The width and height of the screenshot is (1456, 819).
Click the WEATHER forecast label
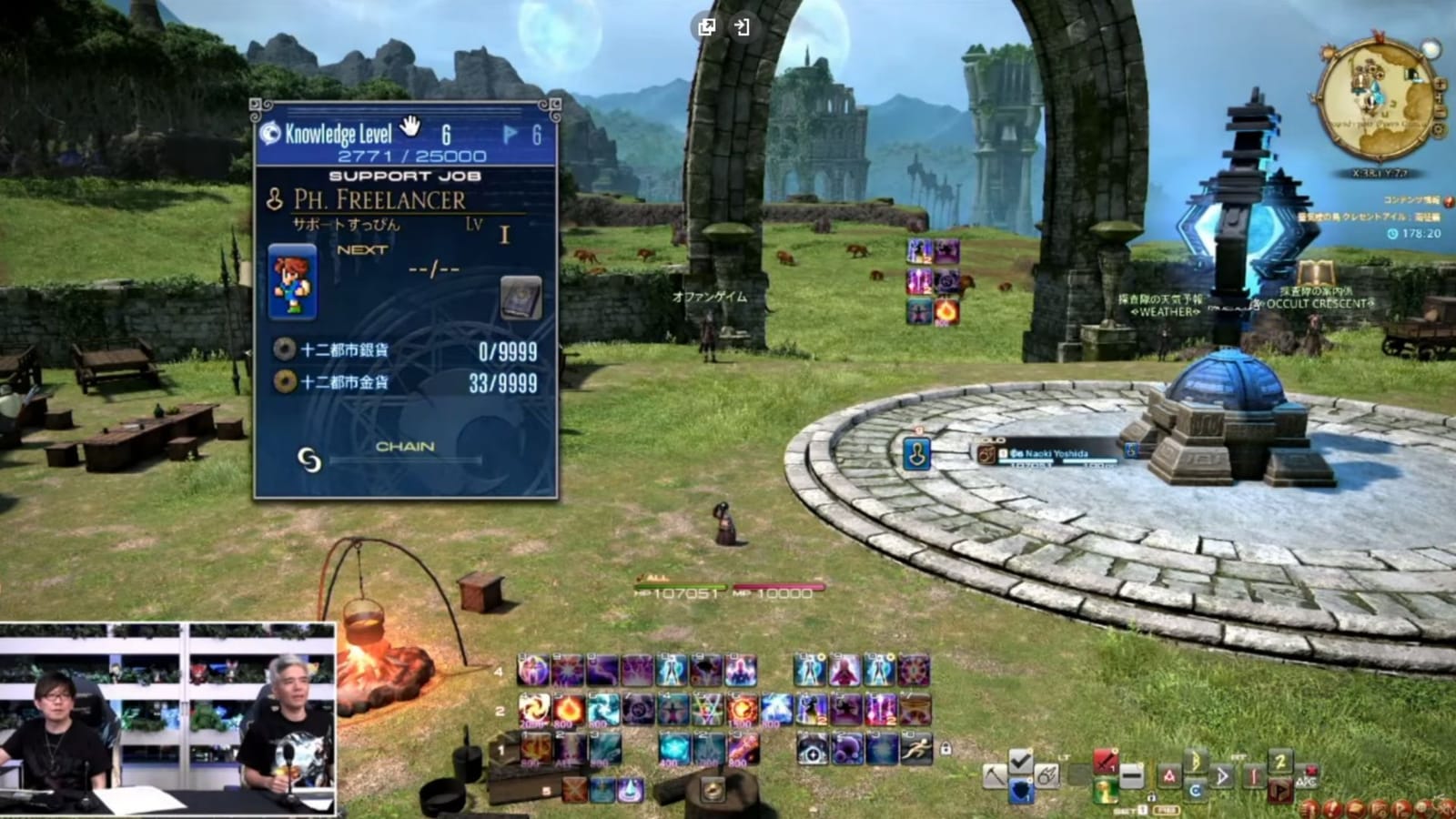(x=1165, y=310)
